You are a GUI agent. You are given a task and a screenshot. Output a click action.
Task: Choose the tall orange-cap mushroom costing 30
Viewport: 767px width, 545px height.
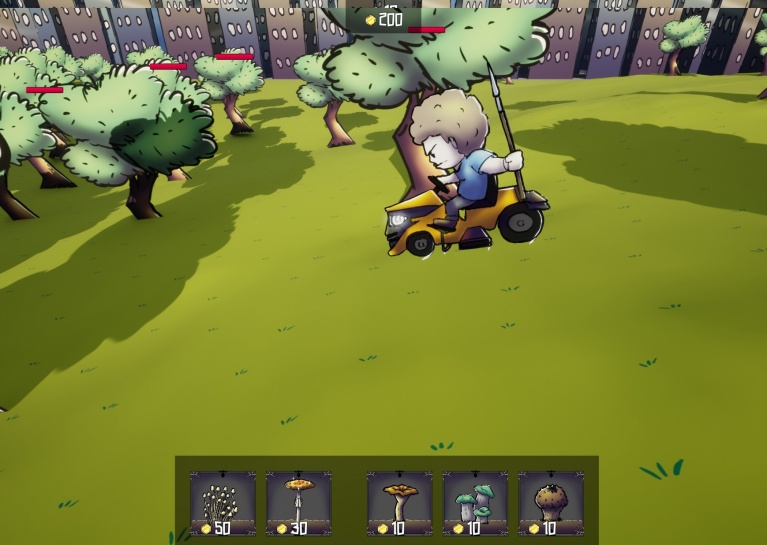pyautogui.click(x=298, y=503)
